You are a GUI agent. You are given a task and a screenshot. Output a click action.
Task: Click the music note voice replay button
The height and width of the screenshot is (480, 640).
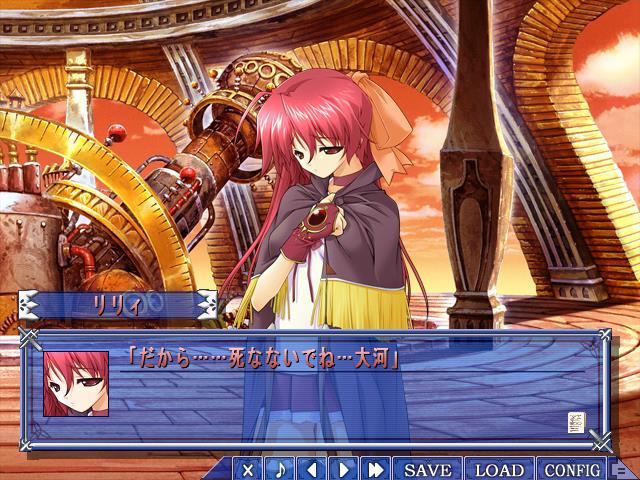(x=280, y=469)
